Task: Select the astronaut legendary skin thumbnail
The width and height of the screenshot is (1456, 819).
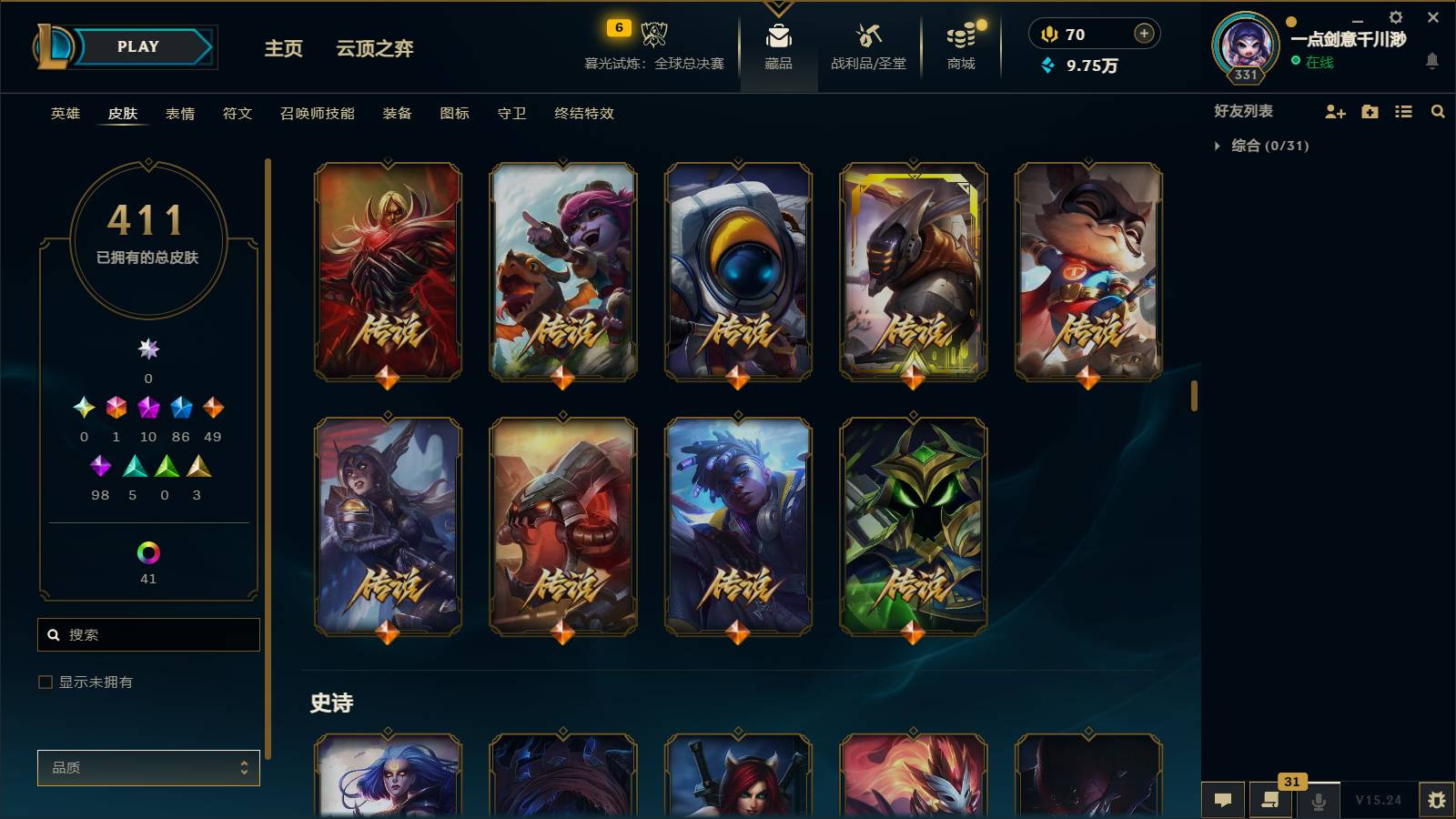Action: 739,271
